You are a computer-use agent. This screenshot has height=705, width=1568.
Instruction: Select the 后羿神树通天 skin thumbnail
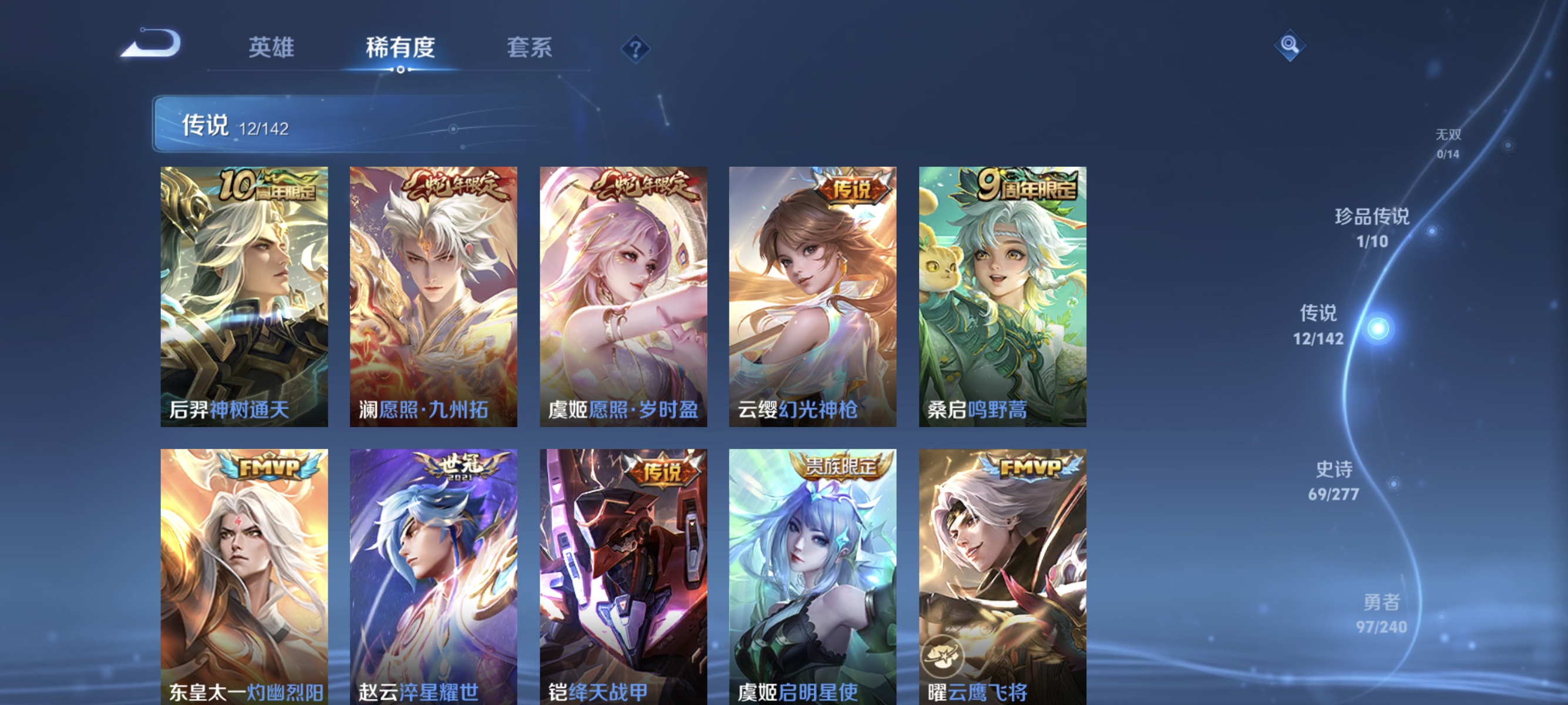click(x=244, y=298)
